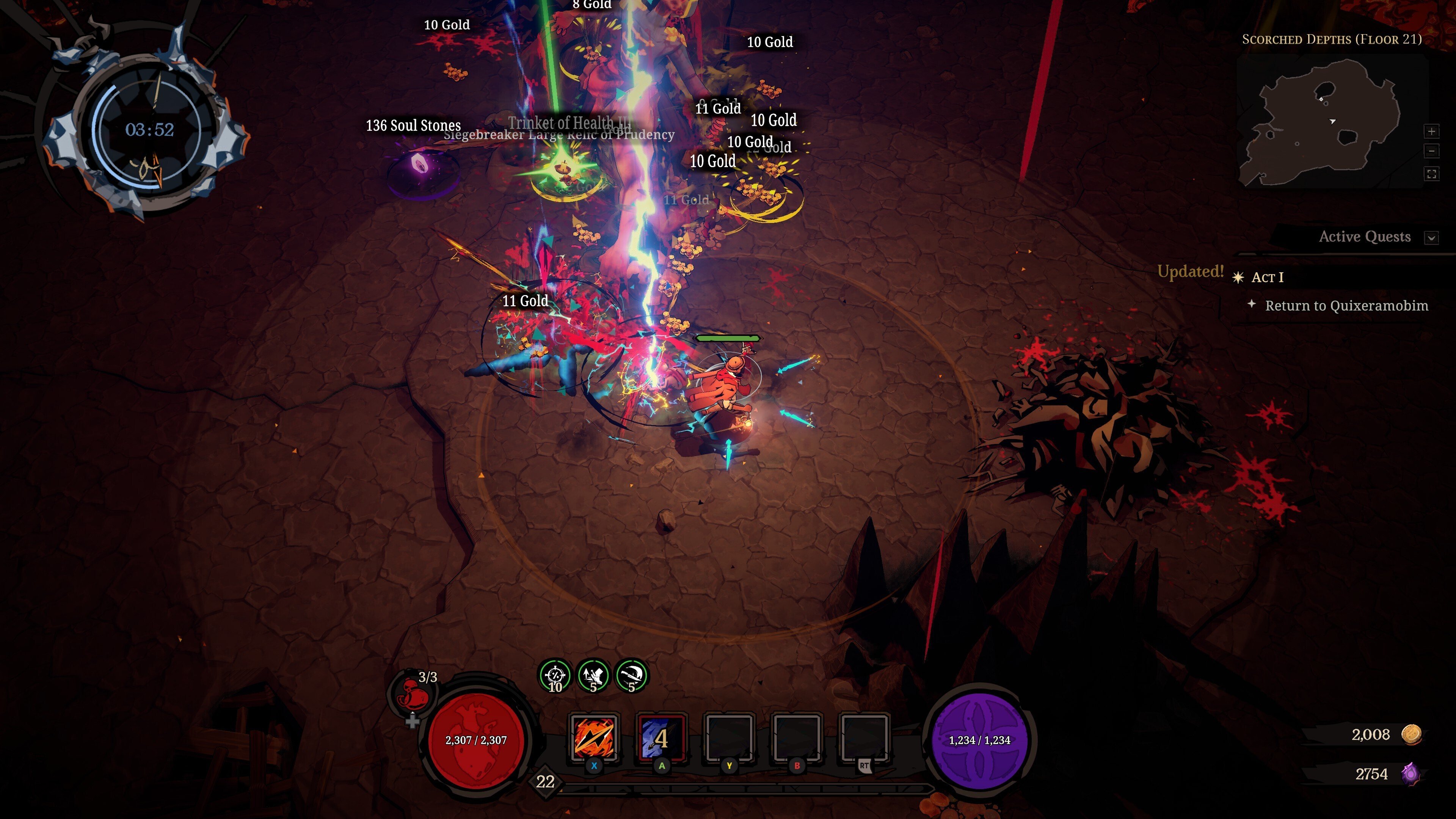Screen dimensions: 1456x819
Task: Expand the minimap to fullscreen
Action: (1431, 174)
